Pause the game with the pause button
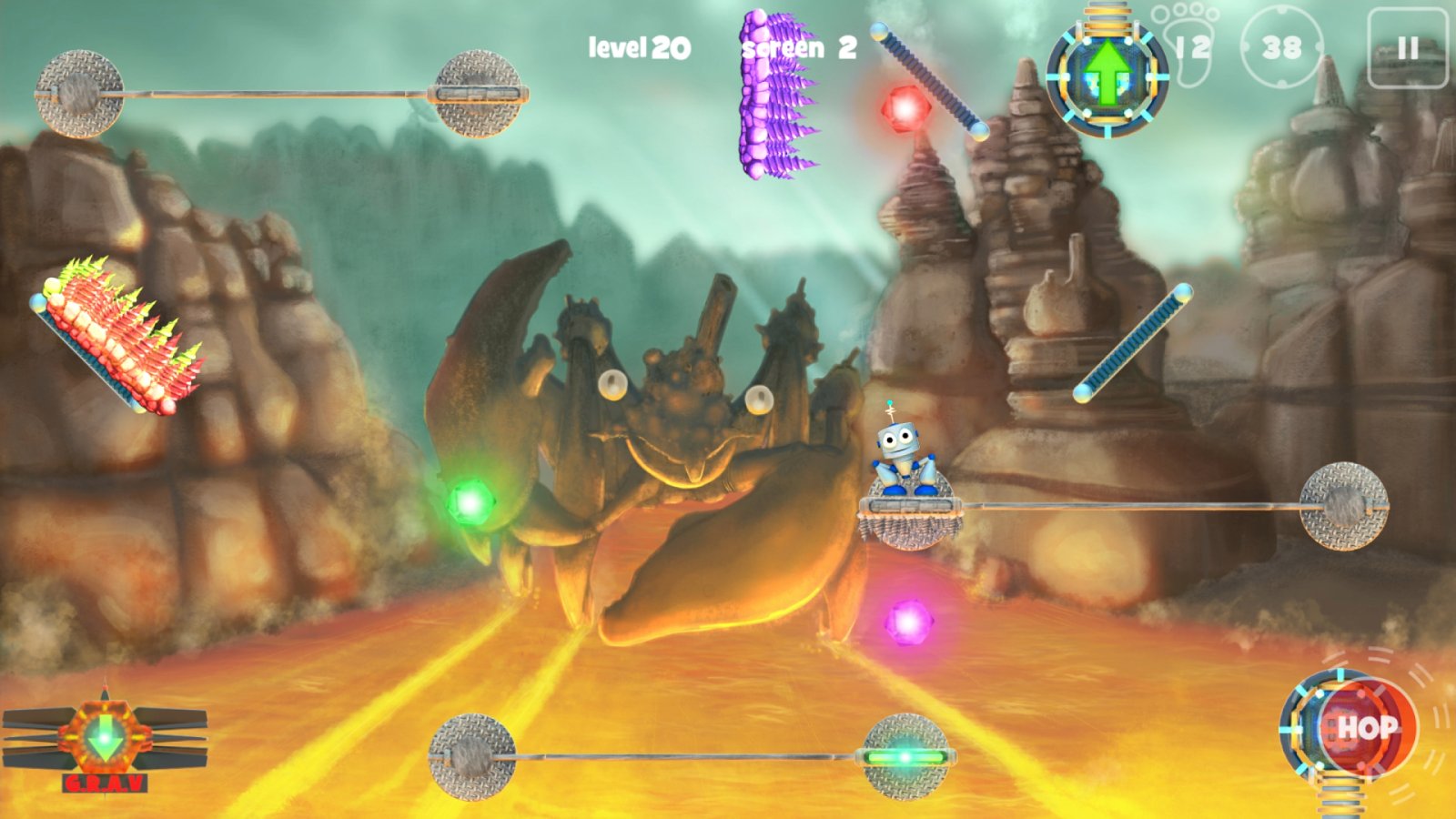The height and width of the screenshot is (819, 1456). (1407, 48)
